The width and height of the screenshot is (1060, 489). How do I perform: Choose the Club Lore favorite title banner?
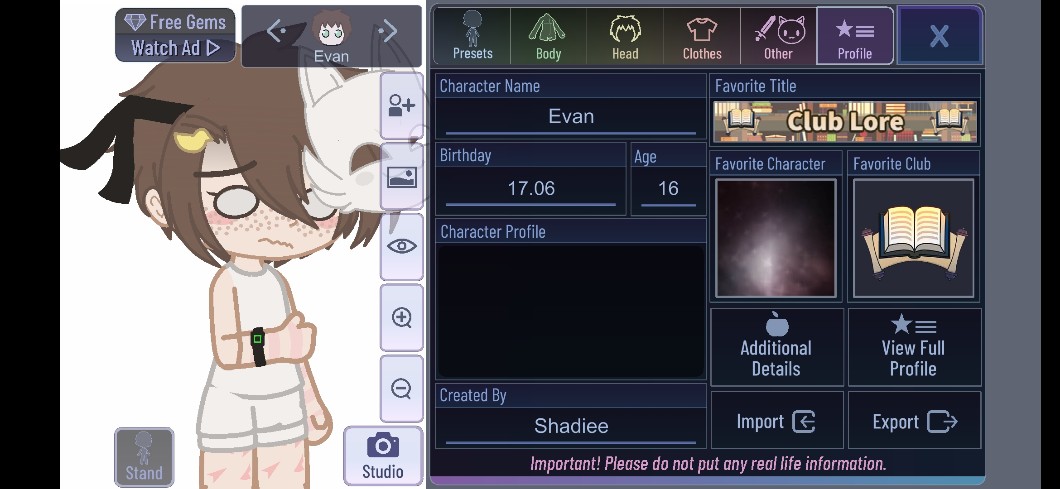[x=845, y=122]
